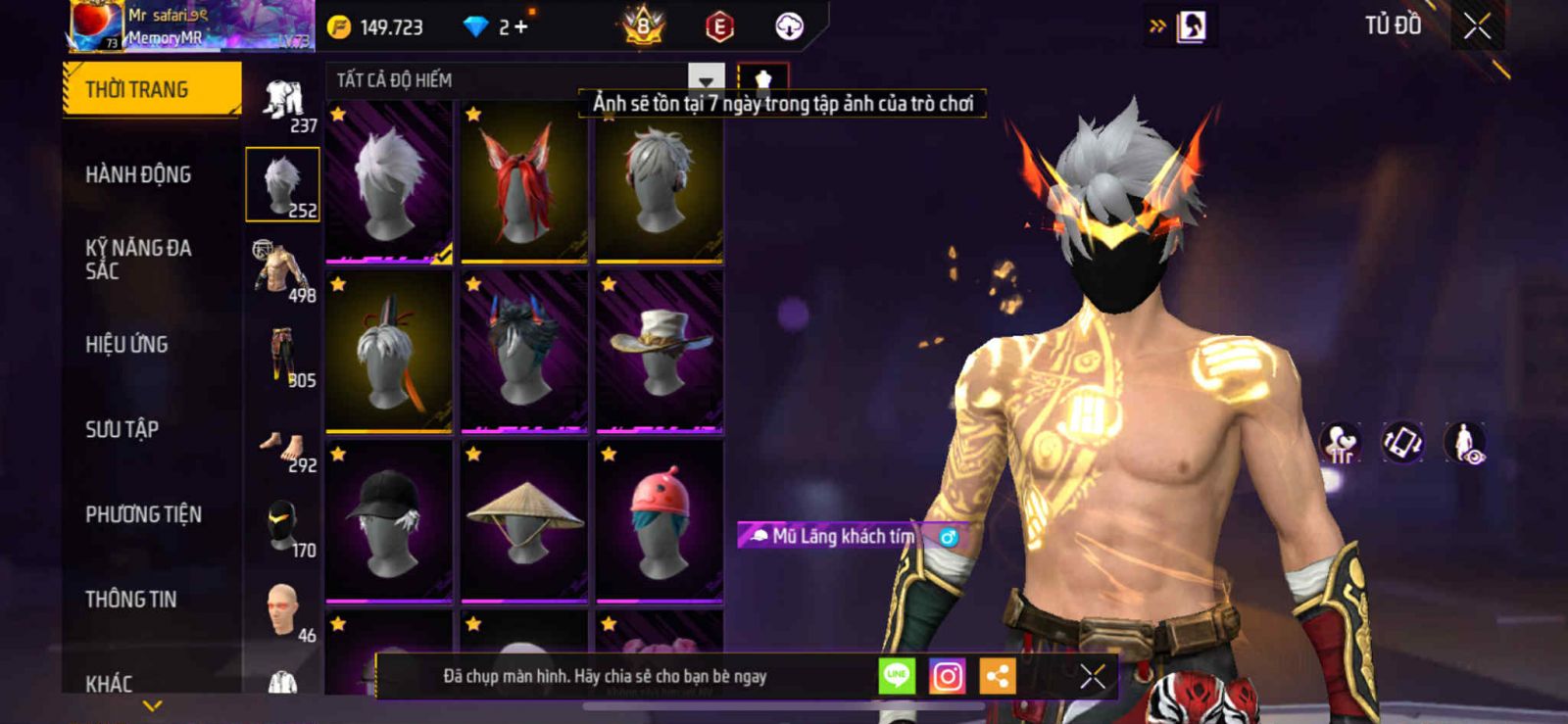Open the Thời Trang fashion tab
This screenshot has width=1568, height=724.
click(150, 90)
